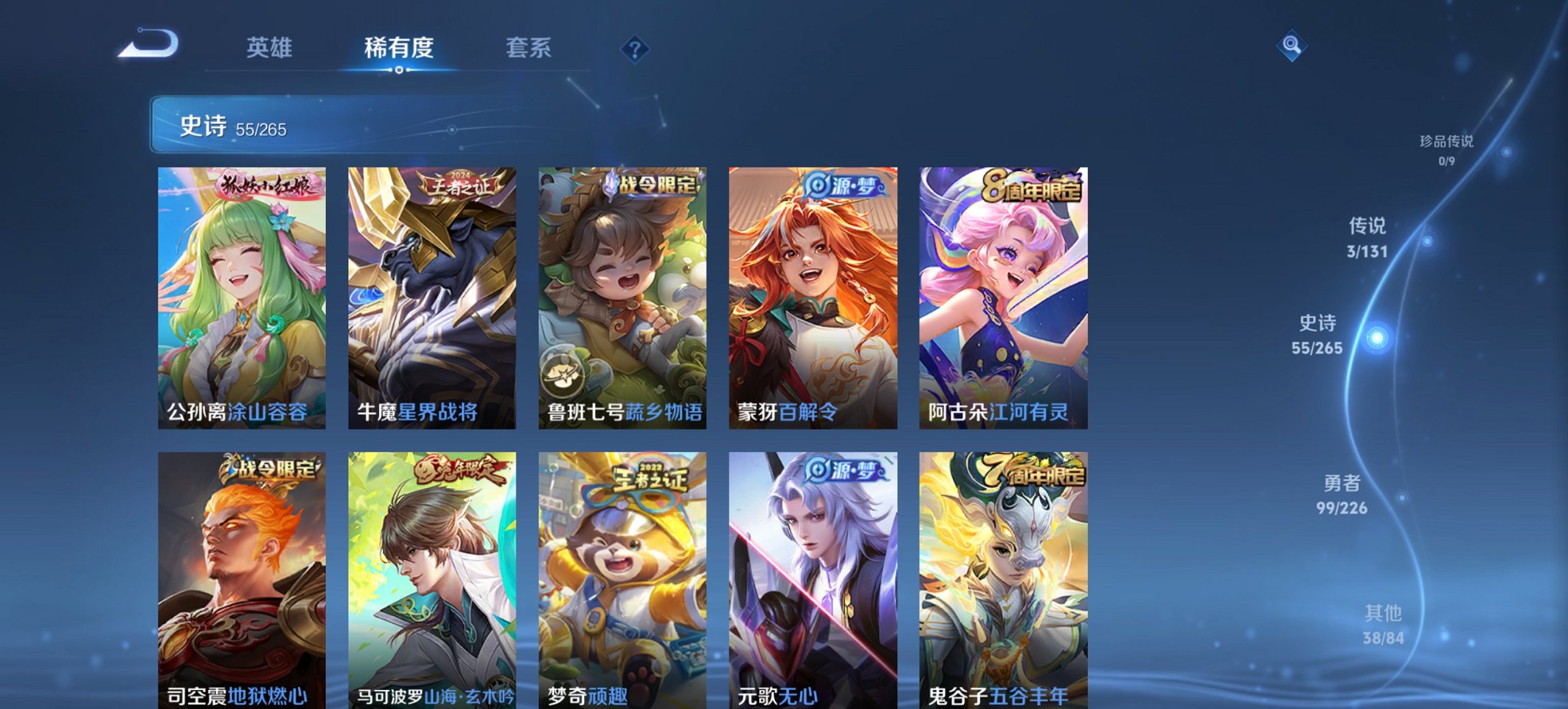Select the 稀有度 tab

[x=400, y=48]
